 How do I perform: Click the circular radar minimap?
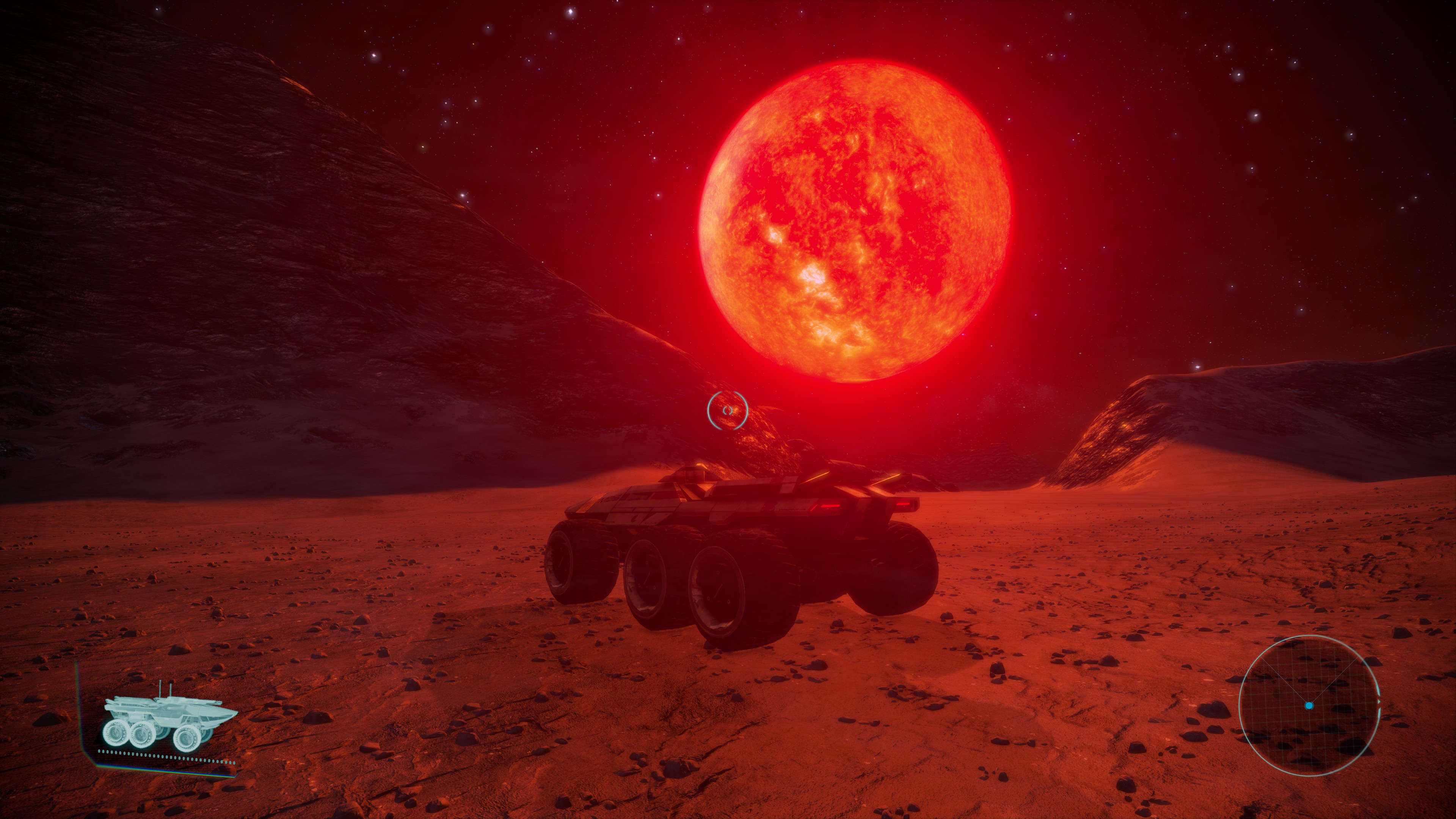(x=1309, y=705)
